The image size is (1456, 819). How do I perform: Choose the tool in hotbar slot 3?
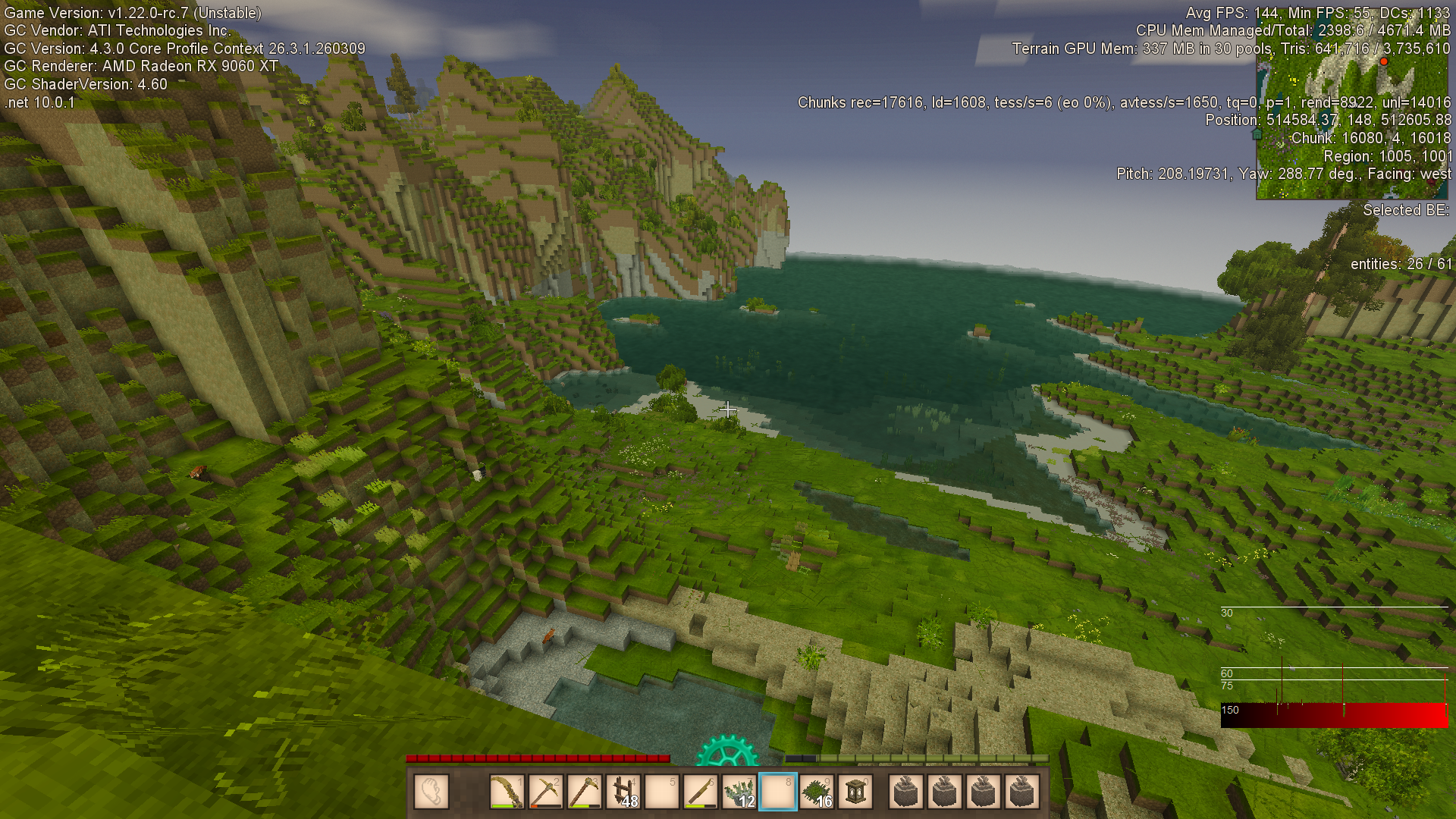pos(584,792)
